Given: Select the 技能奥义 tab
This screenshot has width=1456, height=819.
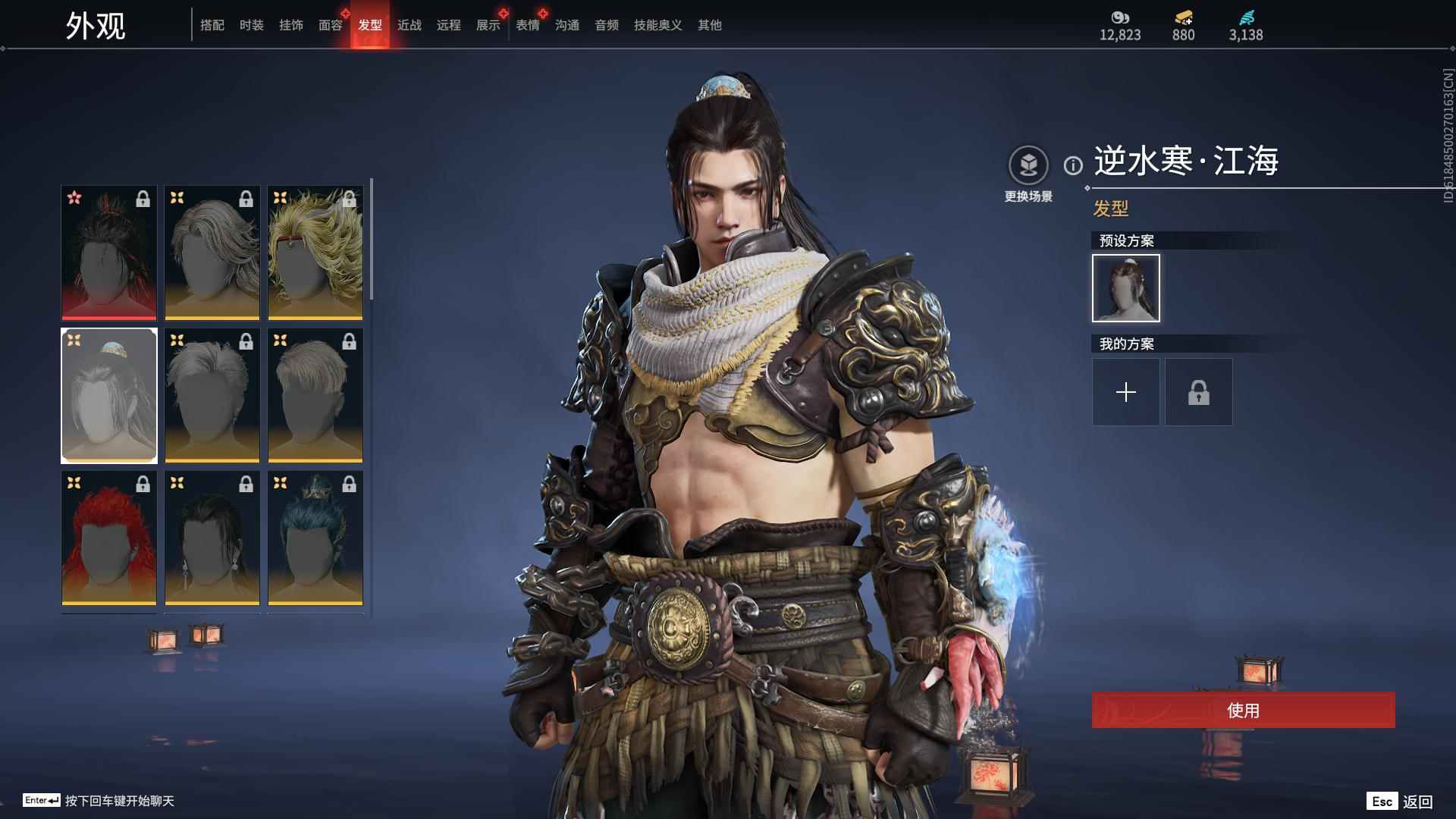Looking at the screenshot, I should (658, 25).
